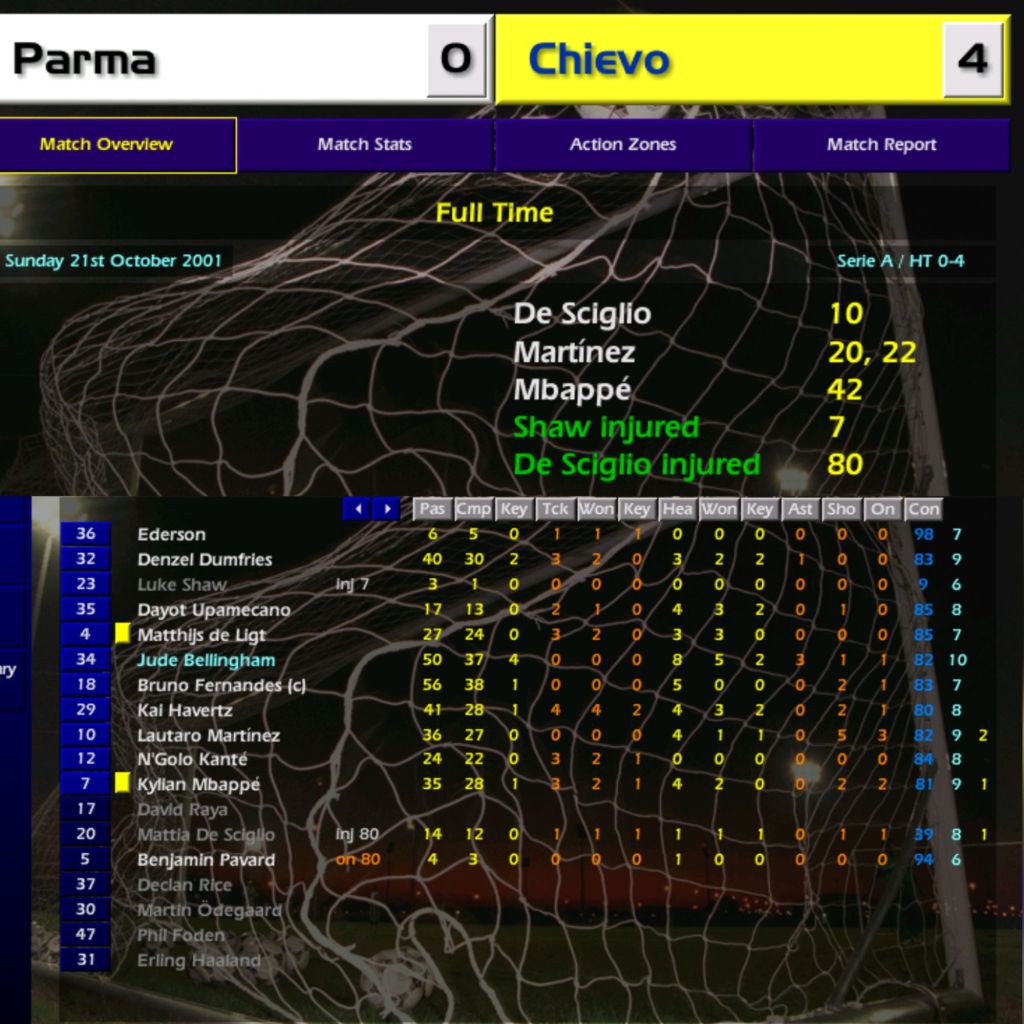Screen dimensions: 1024x1024
Task: Select Kylian Mbappé in the lineup
Action: pyautogui.click(x=198, y=785)
